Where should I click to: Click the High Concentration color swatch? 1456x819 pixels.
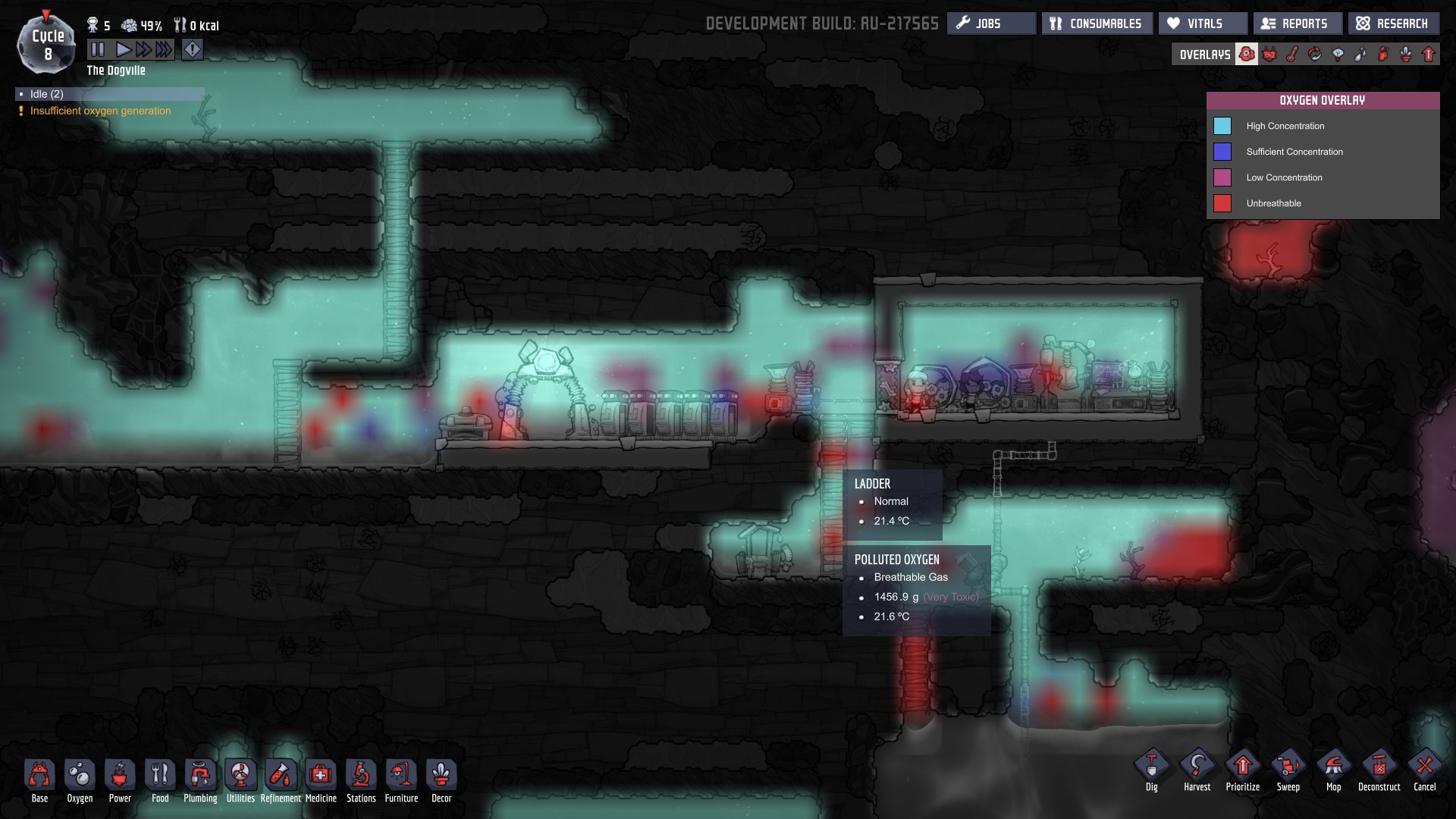1222,126
